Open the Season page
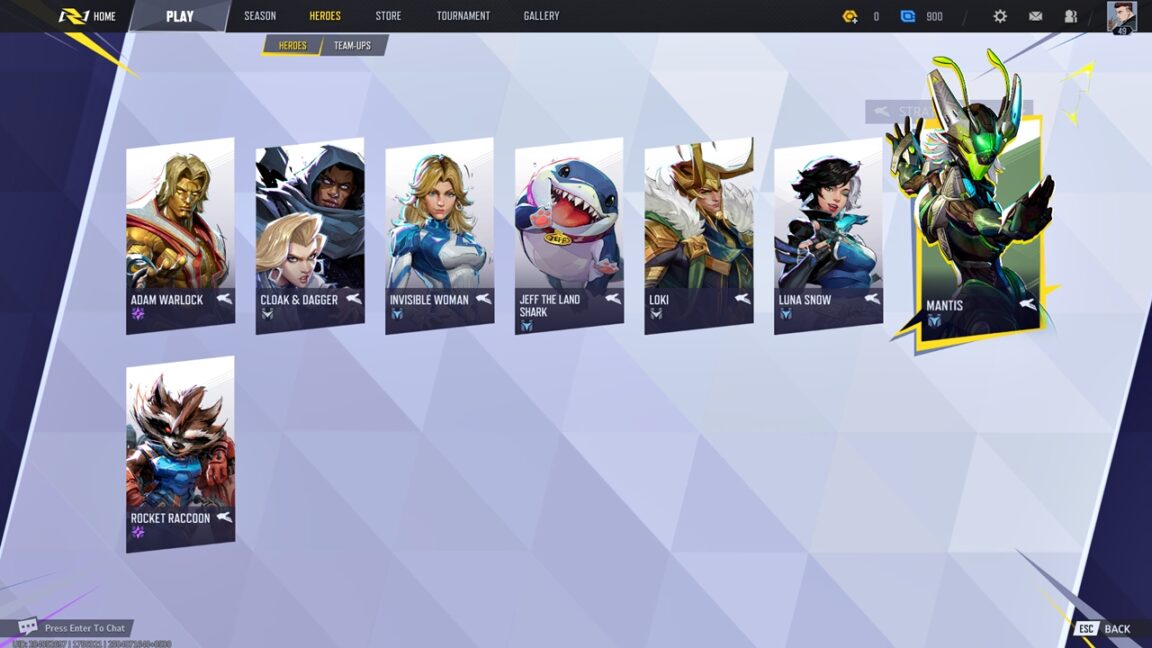This screenshot has width=1152, height=648. click(x=260, y=16)
